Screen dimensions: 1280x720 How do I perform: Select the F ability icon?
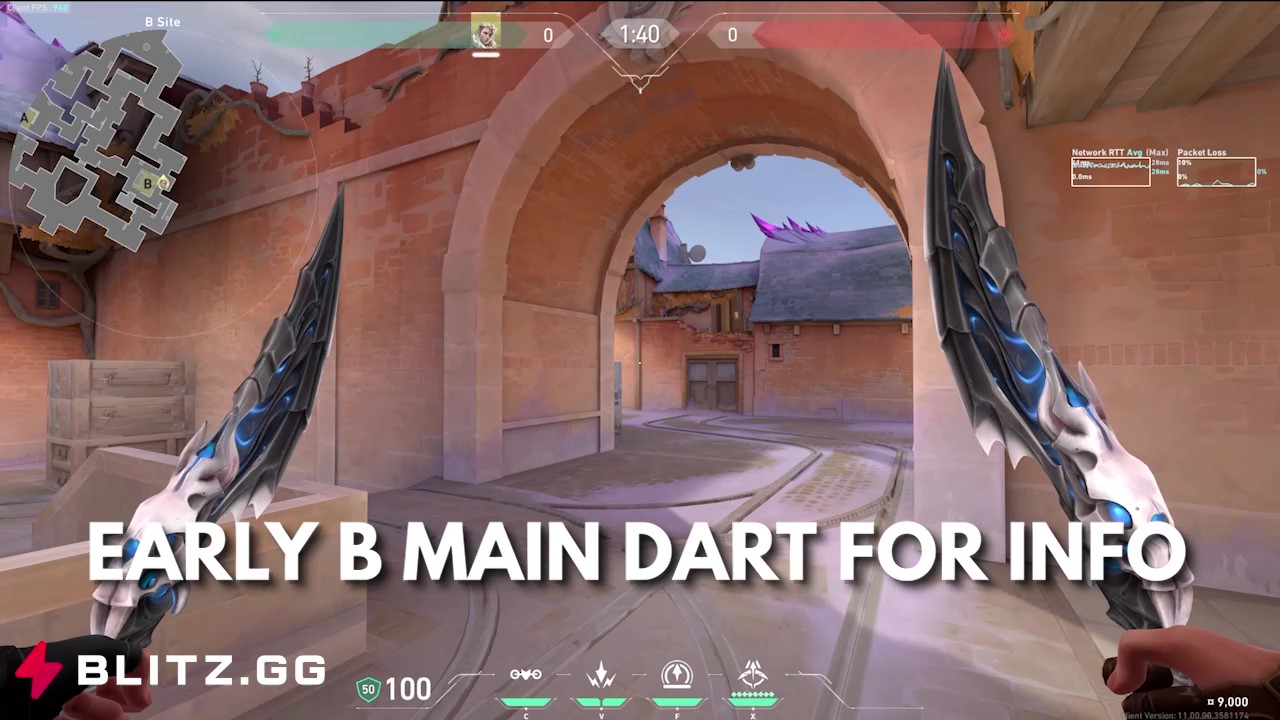678,676
